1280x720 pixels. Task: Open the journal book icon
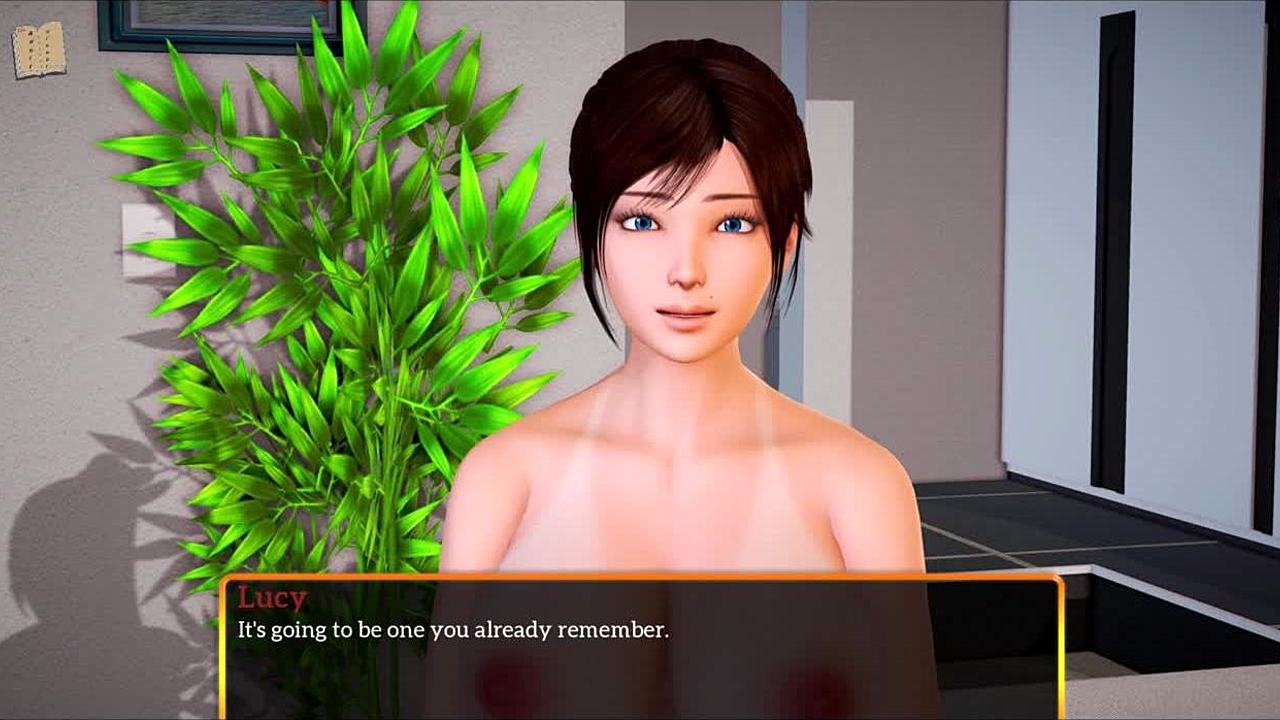(x=38, y=50)
